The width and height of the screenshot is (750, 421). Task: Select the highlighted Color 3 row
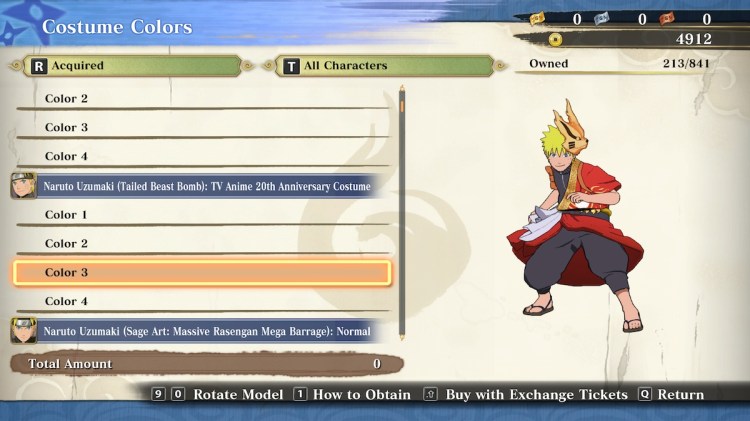pos(201,273)
